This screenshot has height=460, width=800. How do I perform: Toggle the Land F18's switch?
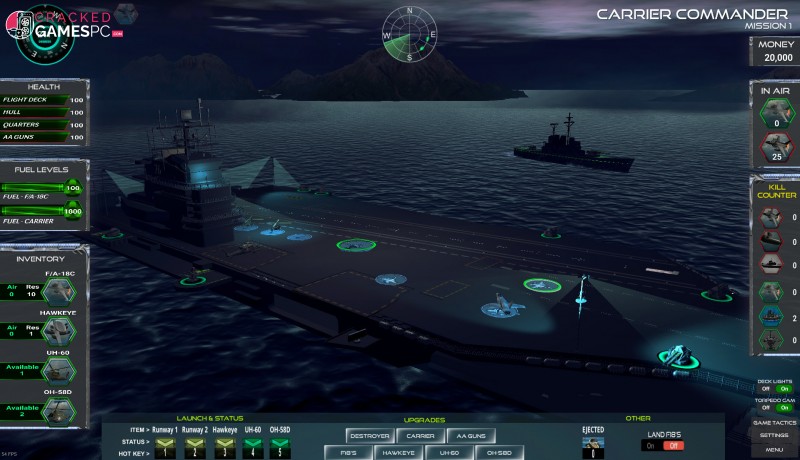pyautogui.click(x=663, y=445)
